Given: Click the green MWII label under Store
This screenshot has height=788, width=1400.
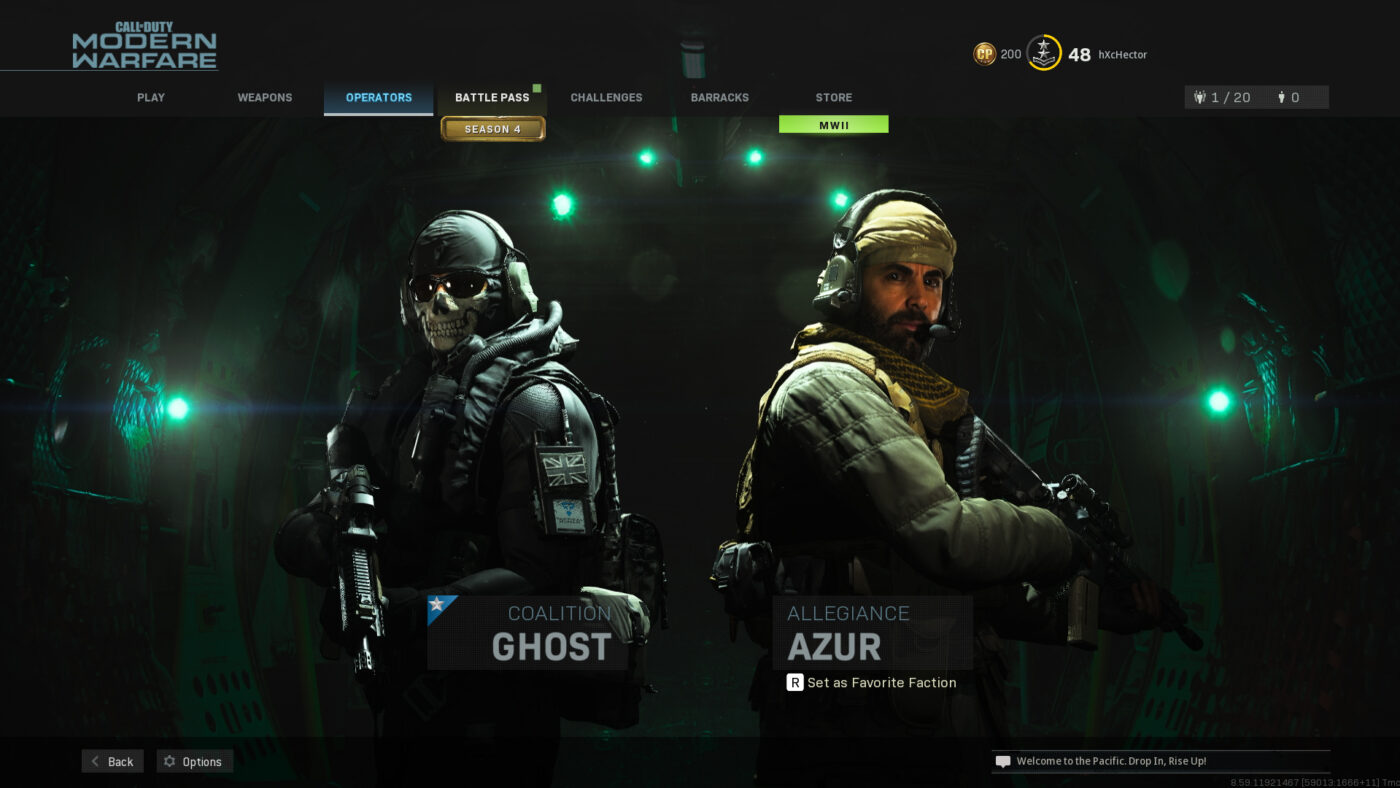Looking at the screenshot, I should point(833,123).
